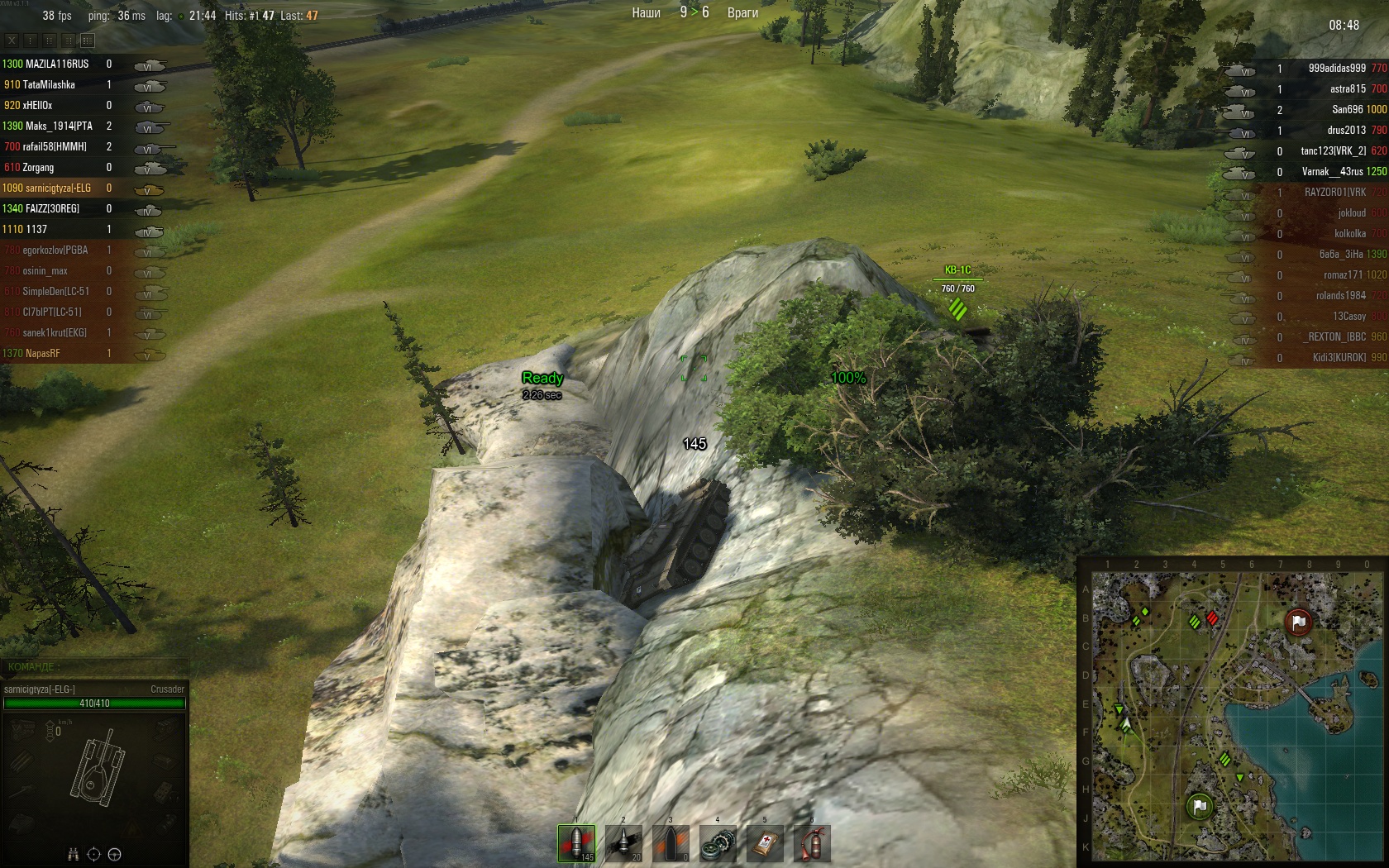Click the steering wheel icon in damage panel

[115, 854]
